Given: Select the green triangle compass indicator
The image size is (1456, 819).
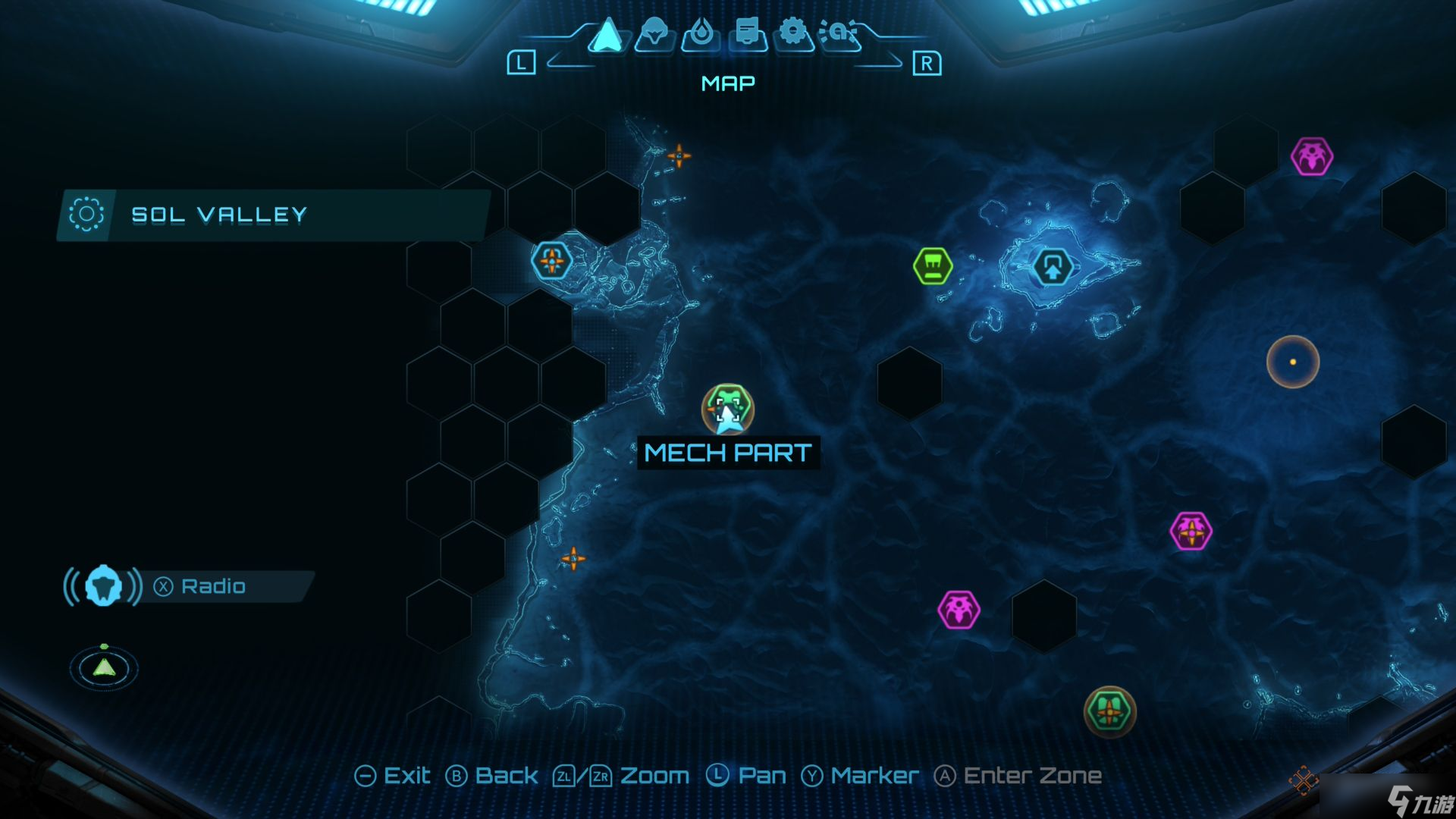Looking at the screenshot, I should tap(104, 667).
